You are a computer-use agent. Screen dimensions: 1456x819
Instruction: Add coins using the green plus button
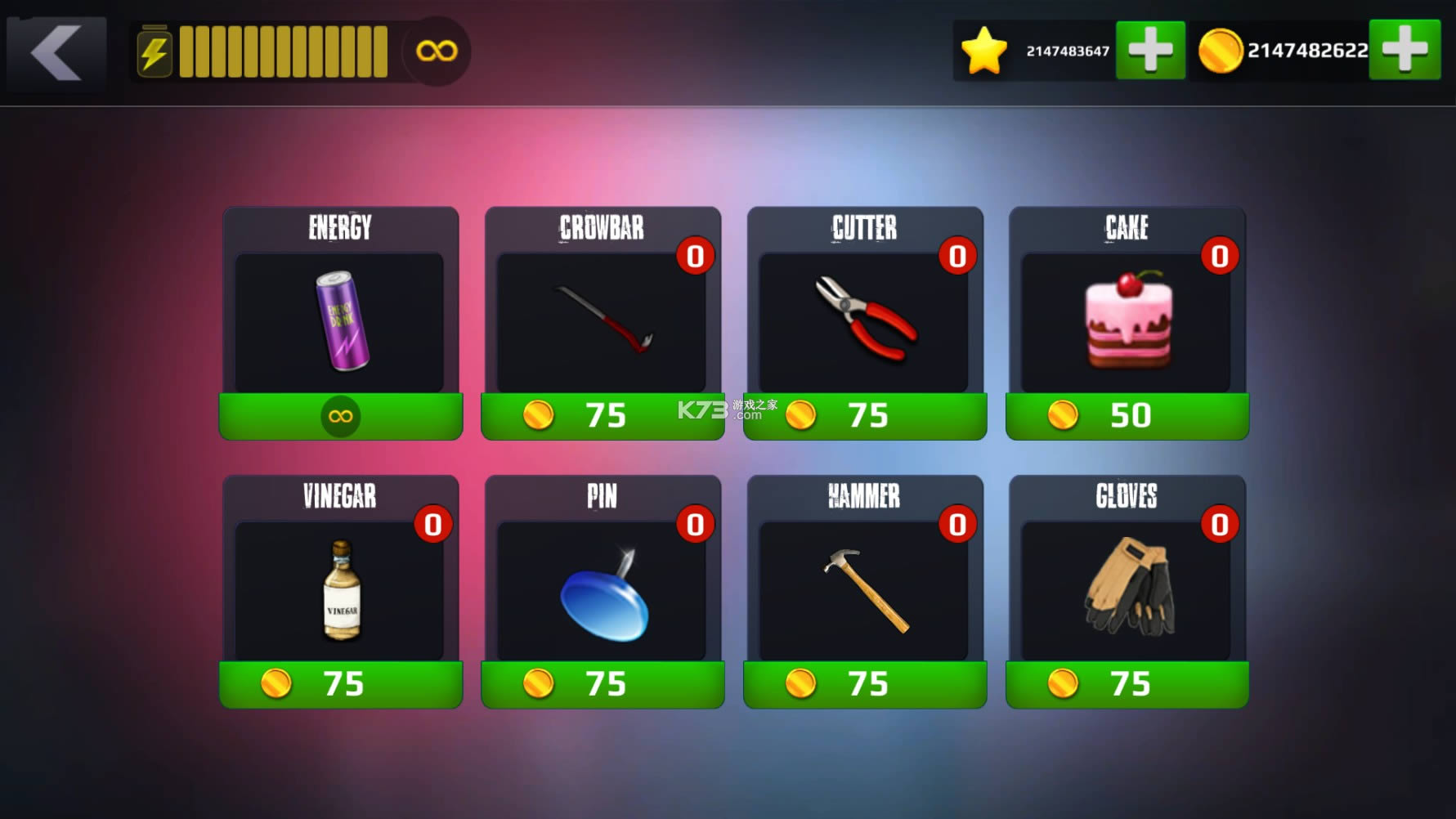pyautogui.click(x=1405, y=49)
